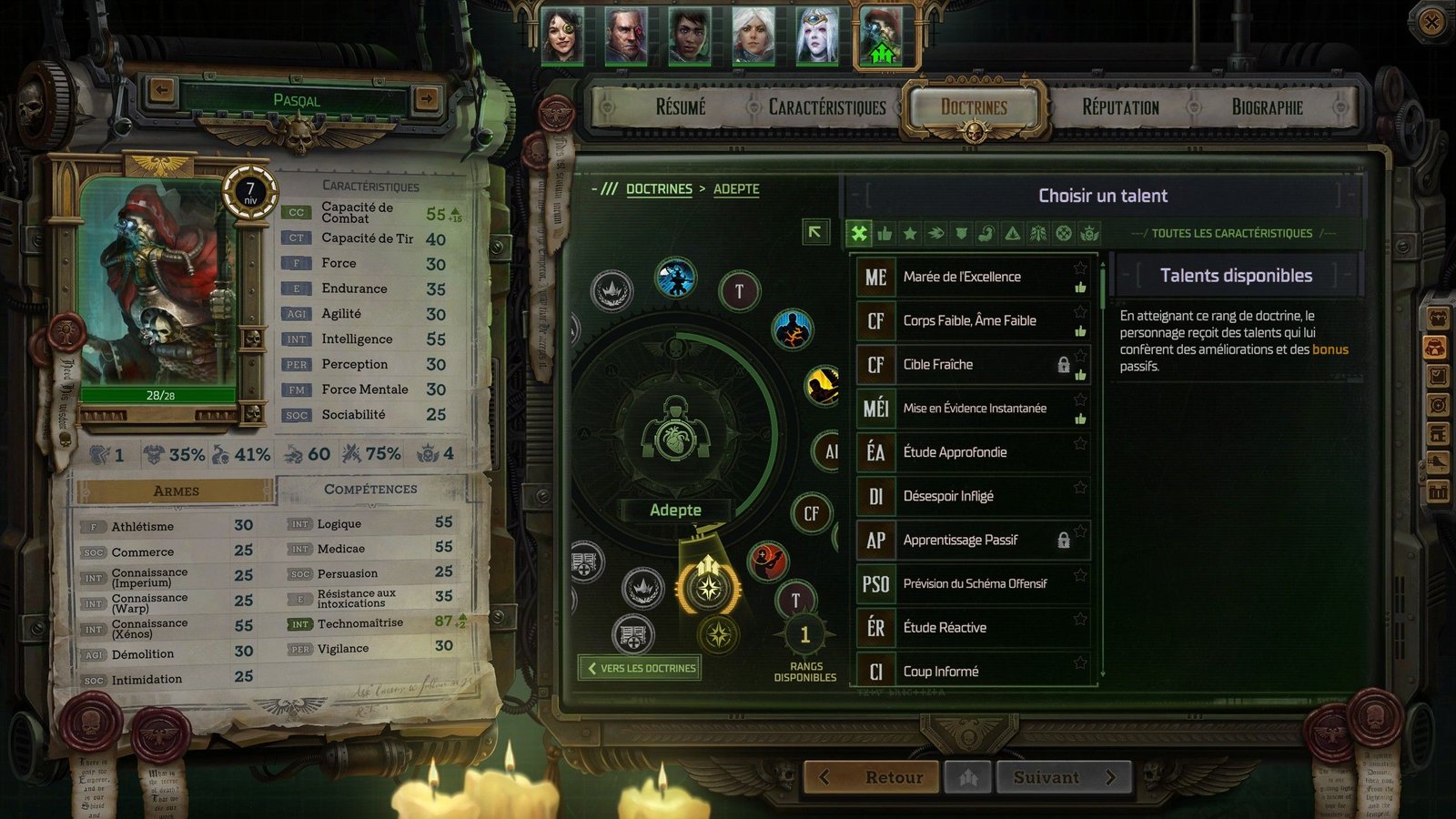This screenshot has width=1456, height=819.
Task: Switch to the Résumé tab
Action: (x=681, y=107)
